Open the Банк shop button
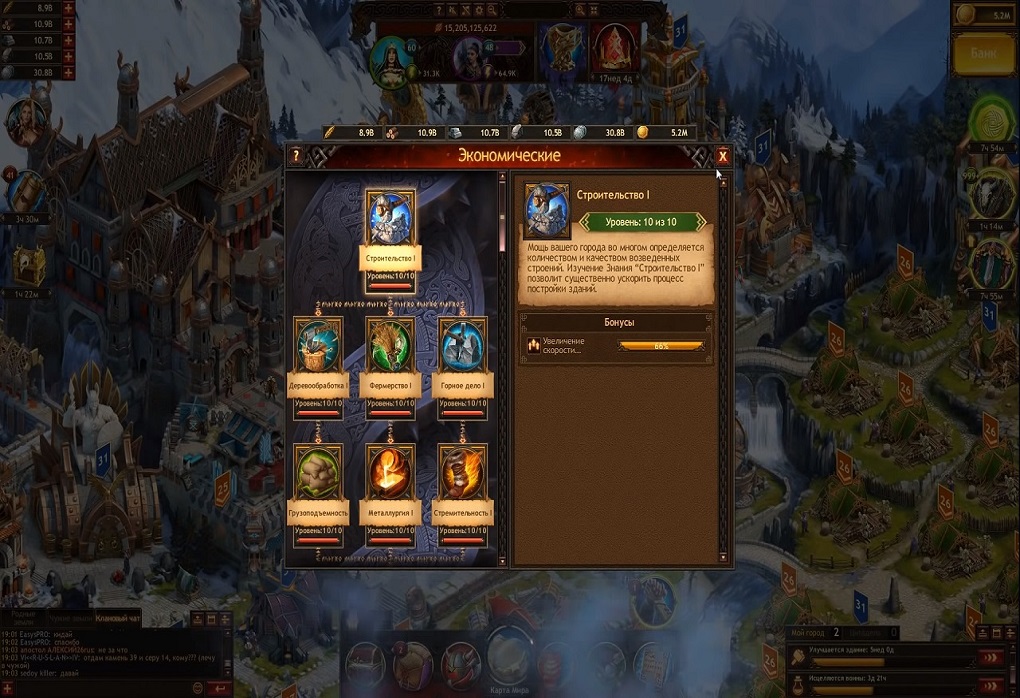Image resolution: width=1020 pixels, height=698 pixels. 985,57
